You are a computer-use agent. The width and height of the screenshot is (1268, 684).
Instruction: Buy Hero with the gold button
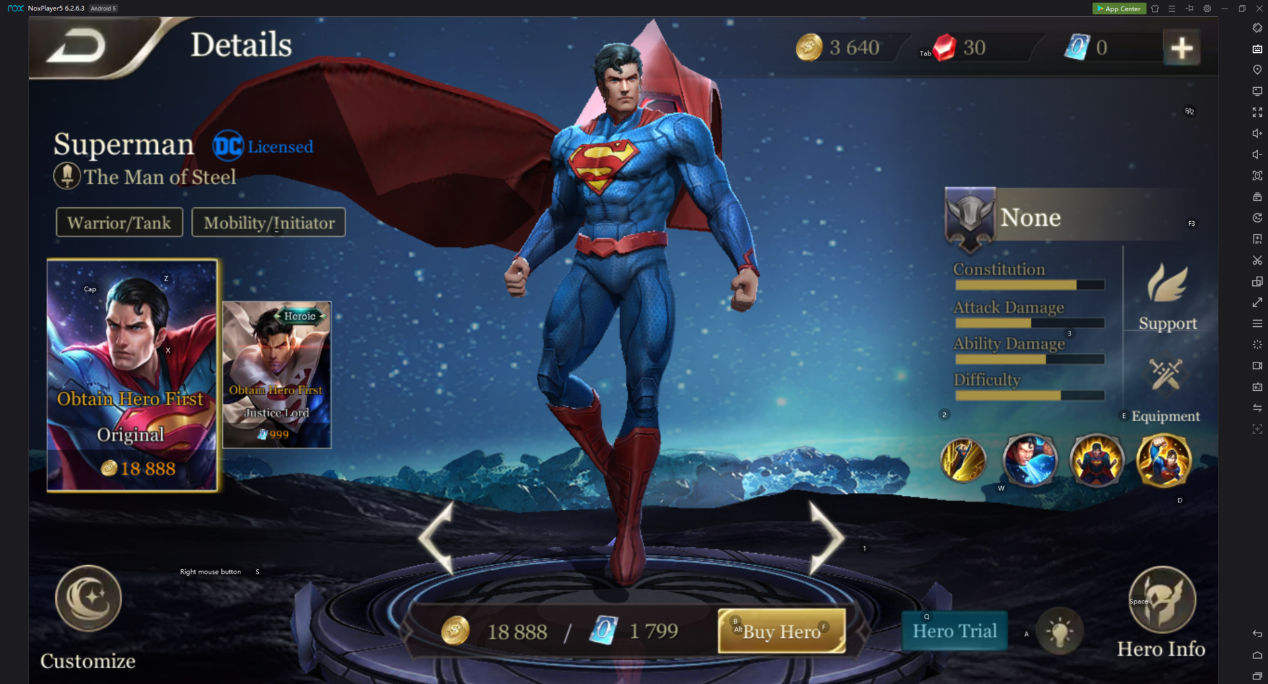click(x=781, y=631)
